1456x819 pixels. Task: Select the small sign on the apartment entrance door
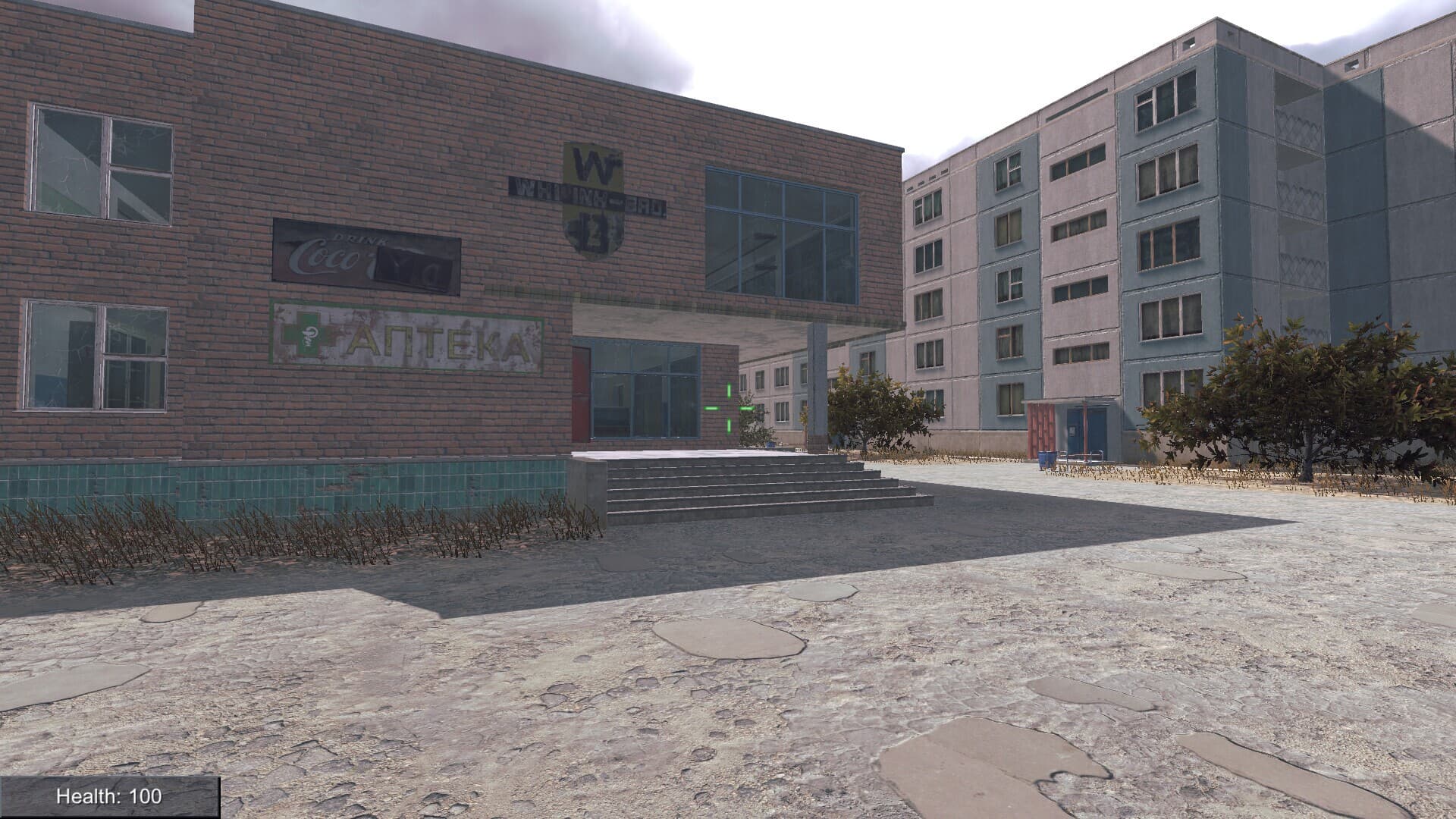click(1072, 431)
